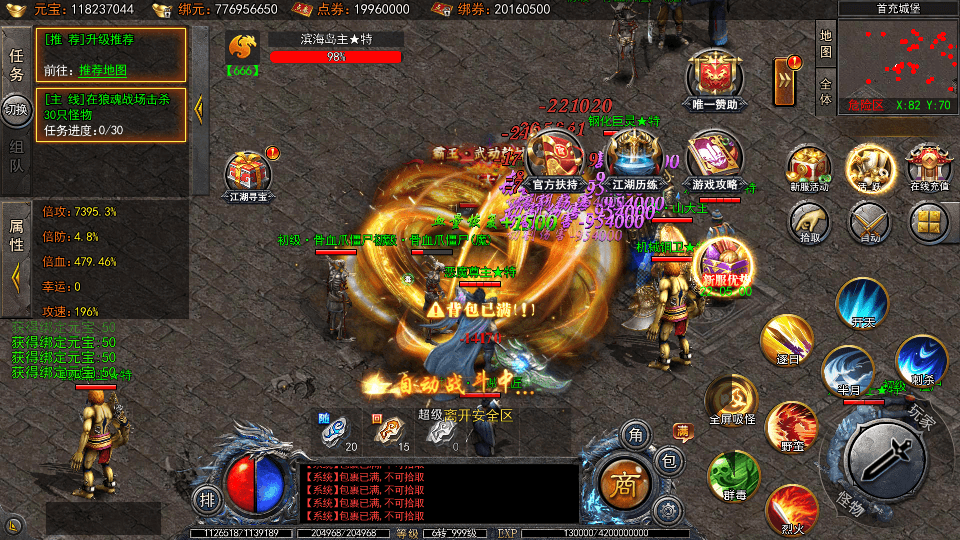Viewport: 960px width, 540px height.
Task: Expand the orange double-arrow panel button
Action: [788, 80]
